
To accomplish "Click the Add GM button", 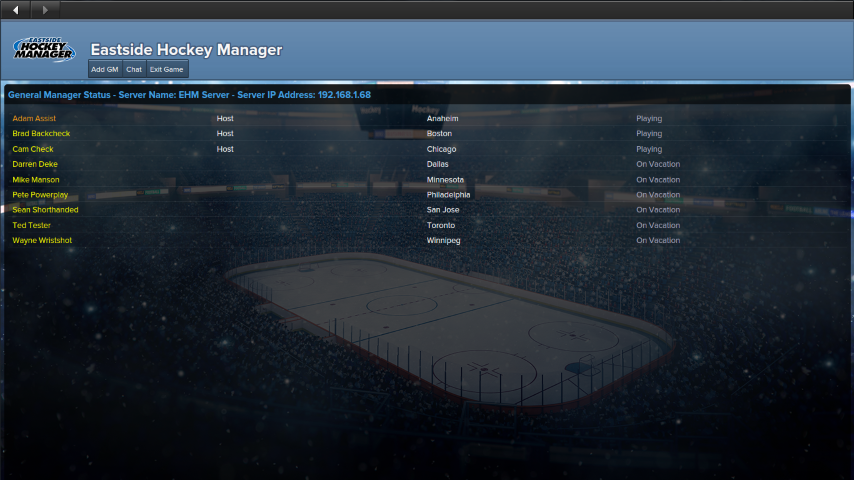I will click(105, 69).
